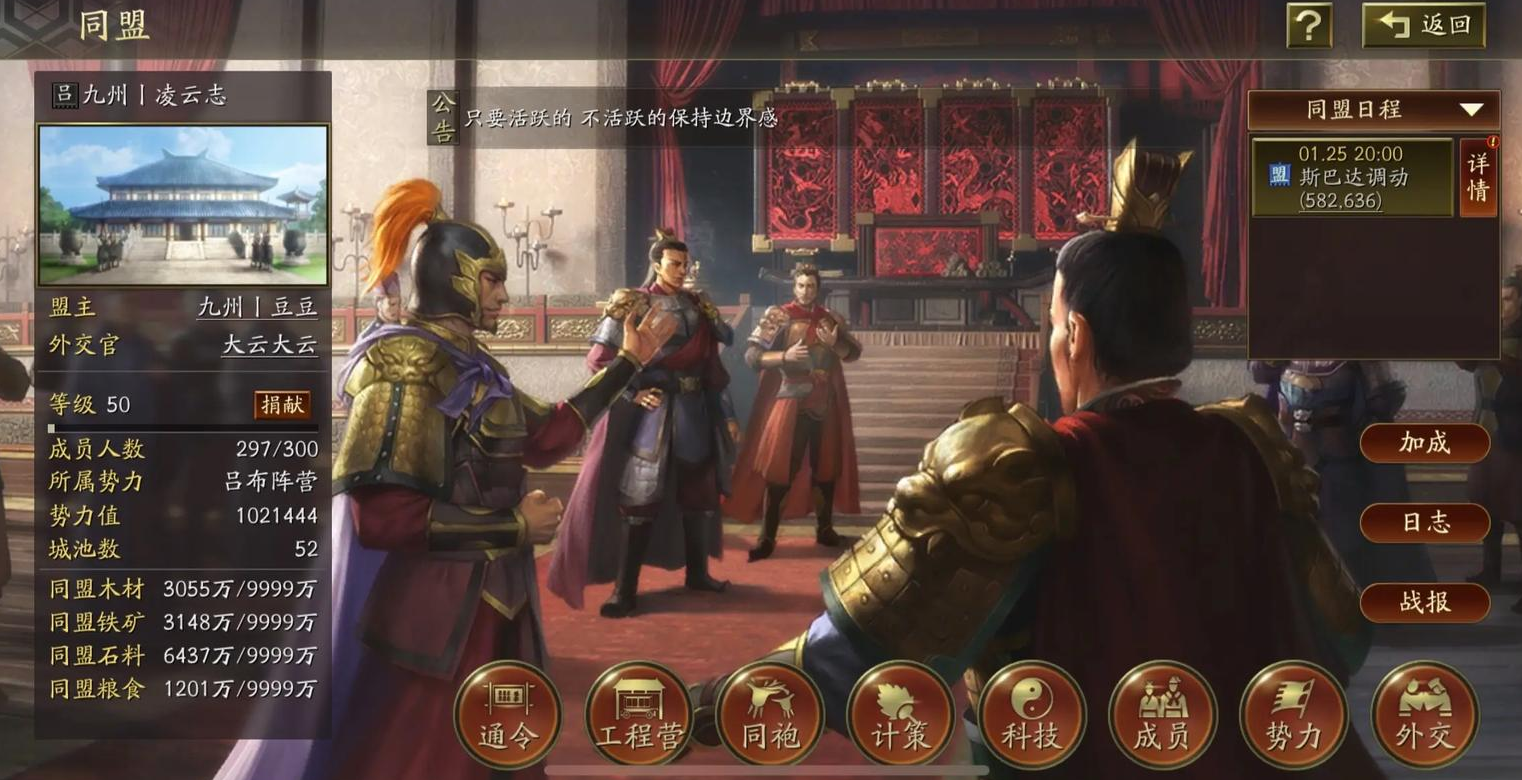Open the 外交 diplomacy screen
1522x780 pixels.
[1424, 716]
